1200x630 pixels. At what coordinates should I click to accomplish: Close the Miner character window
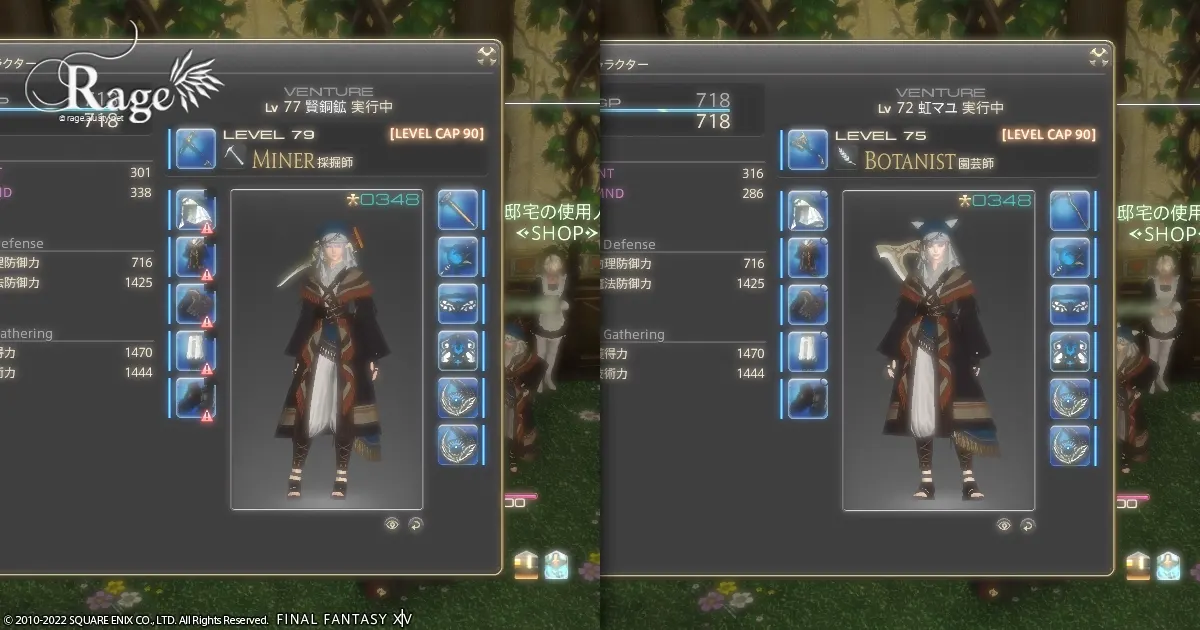tap(488, 57)
